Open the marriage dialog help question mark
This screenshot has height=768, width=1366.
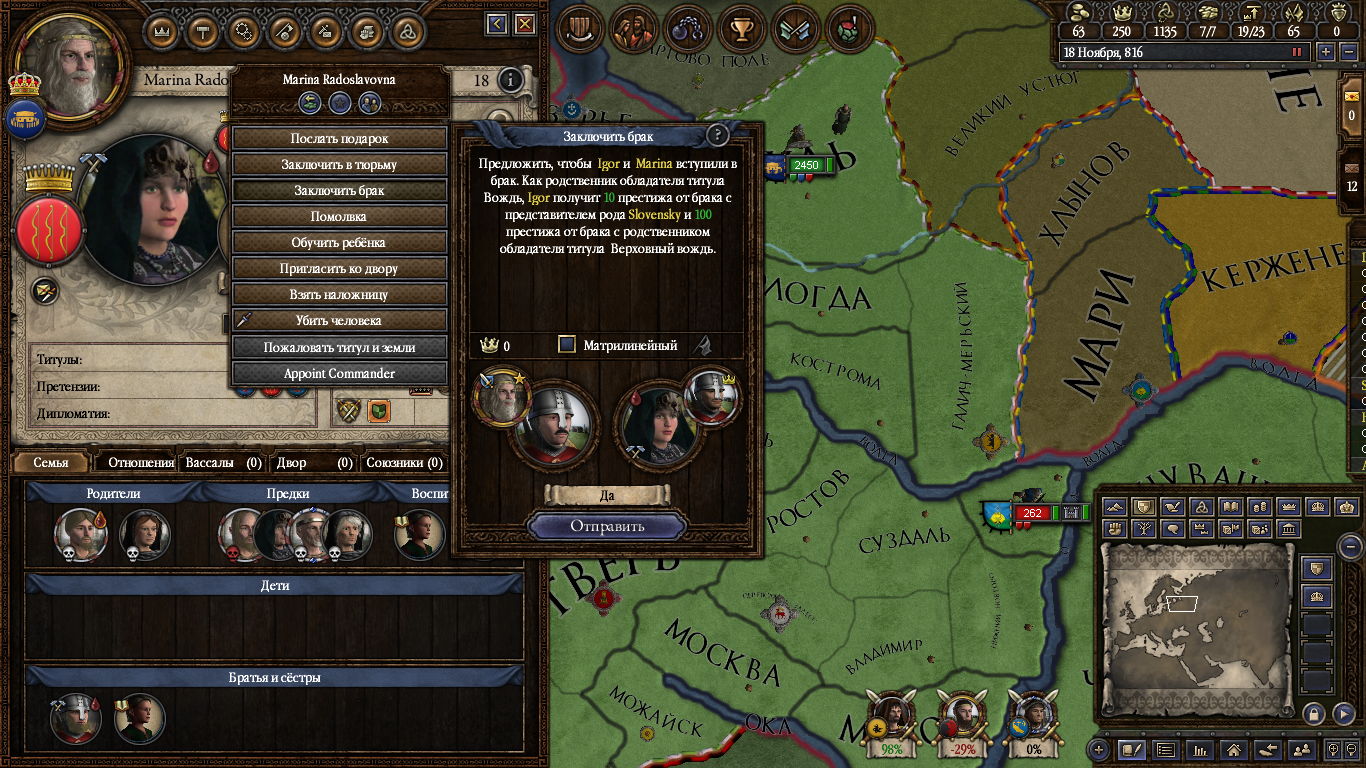717,135
